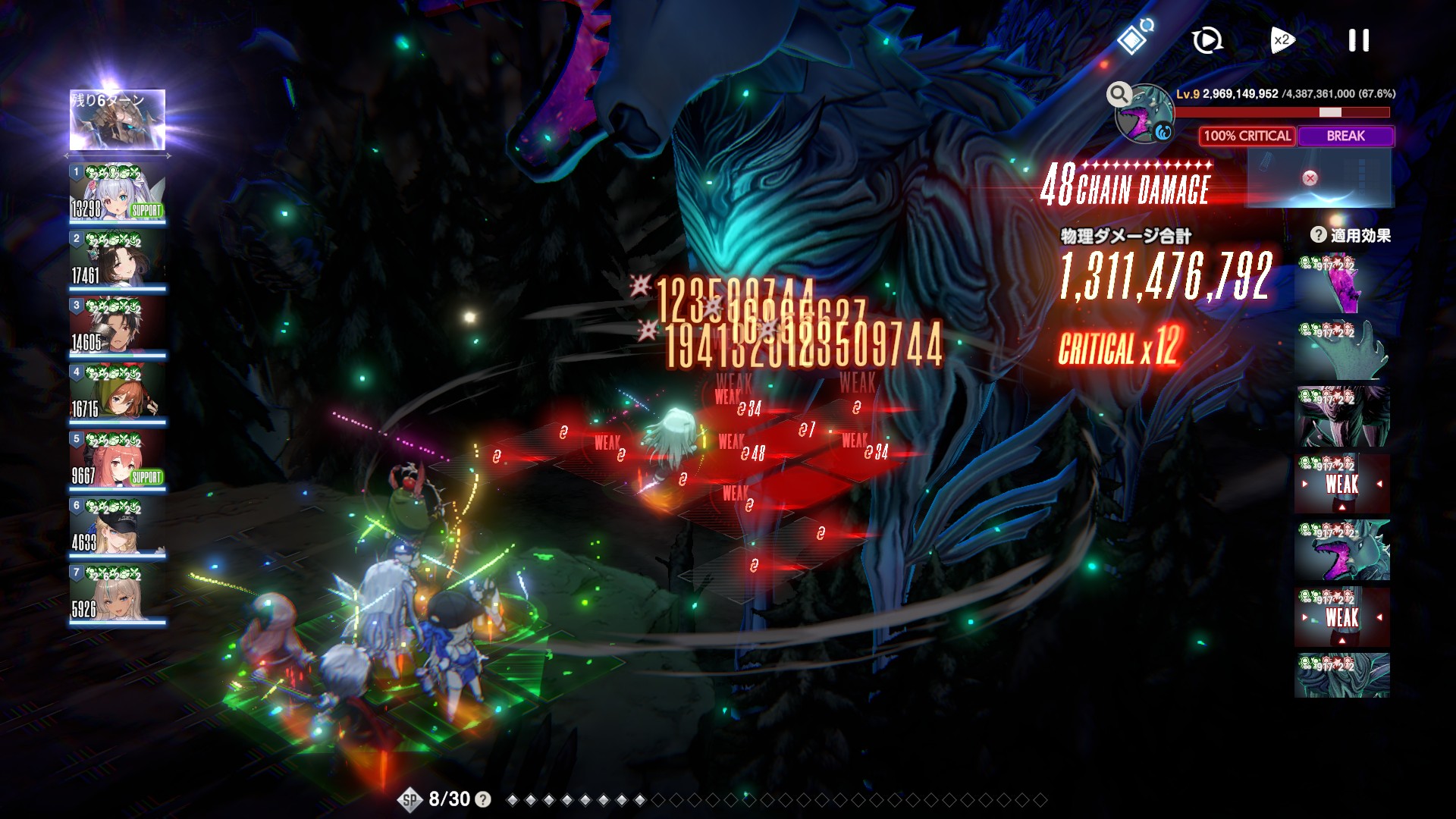The width and height of the screenshot is (1456, 819).
Task: Open the purple crystal boss part effect
Action: pyautogui.click(x=1341, y=284)
